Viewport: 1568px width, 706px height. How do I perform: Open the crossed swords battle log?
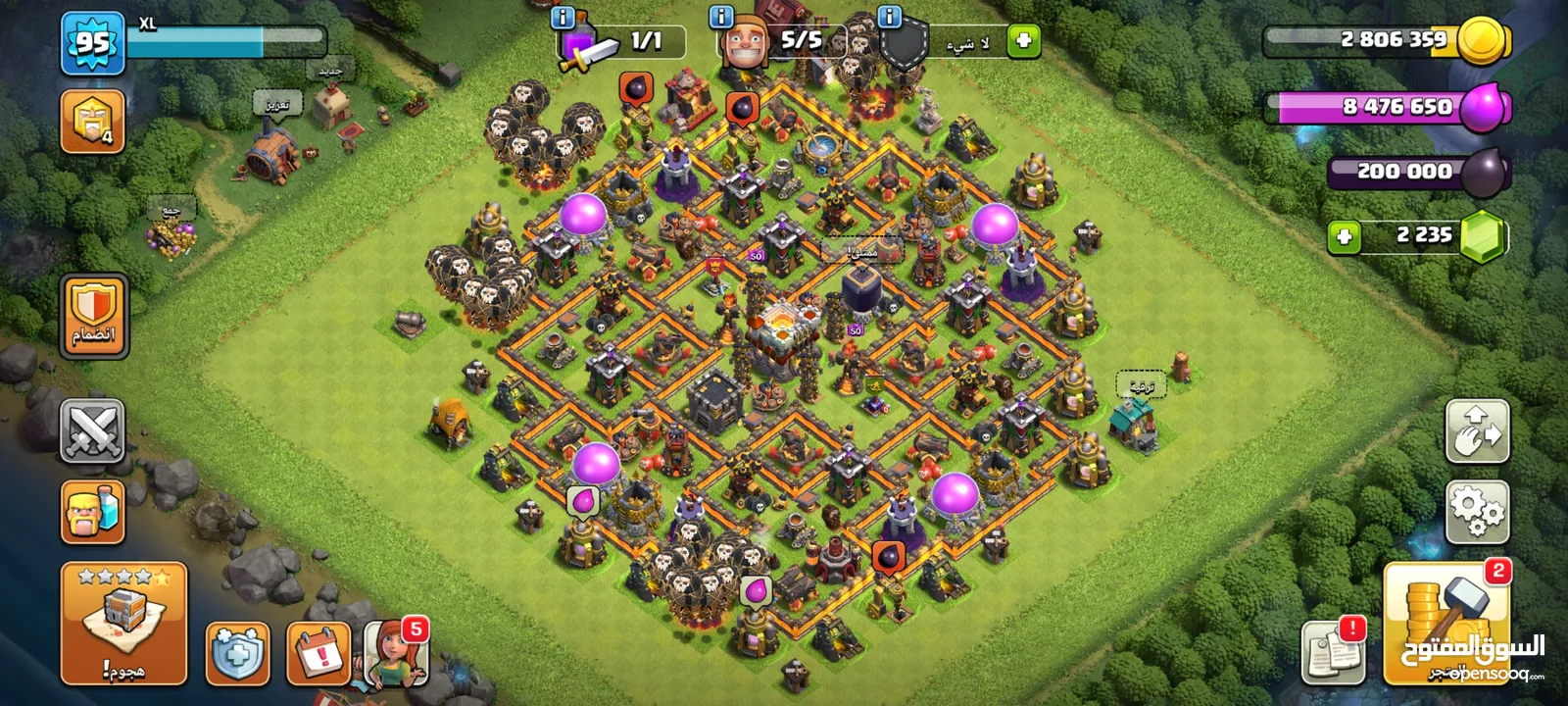point(93,430)
